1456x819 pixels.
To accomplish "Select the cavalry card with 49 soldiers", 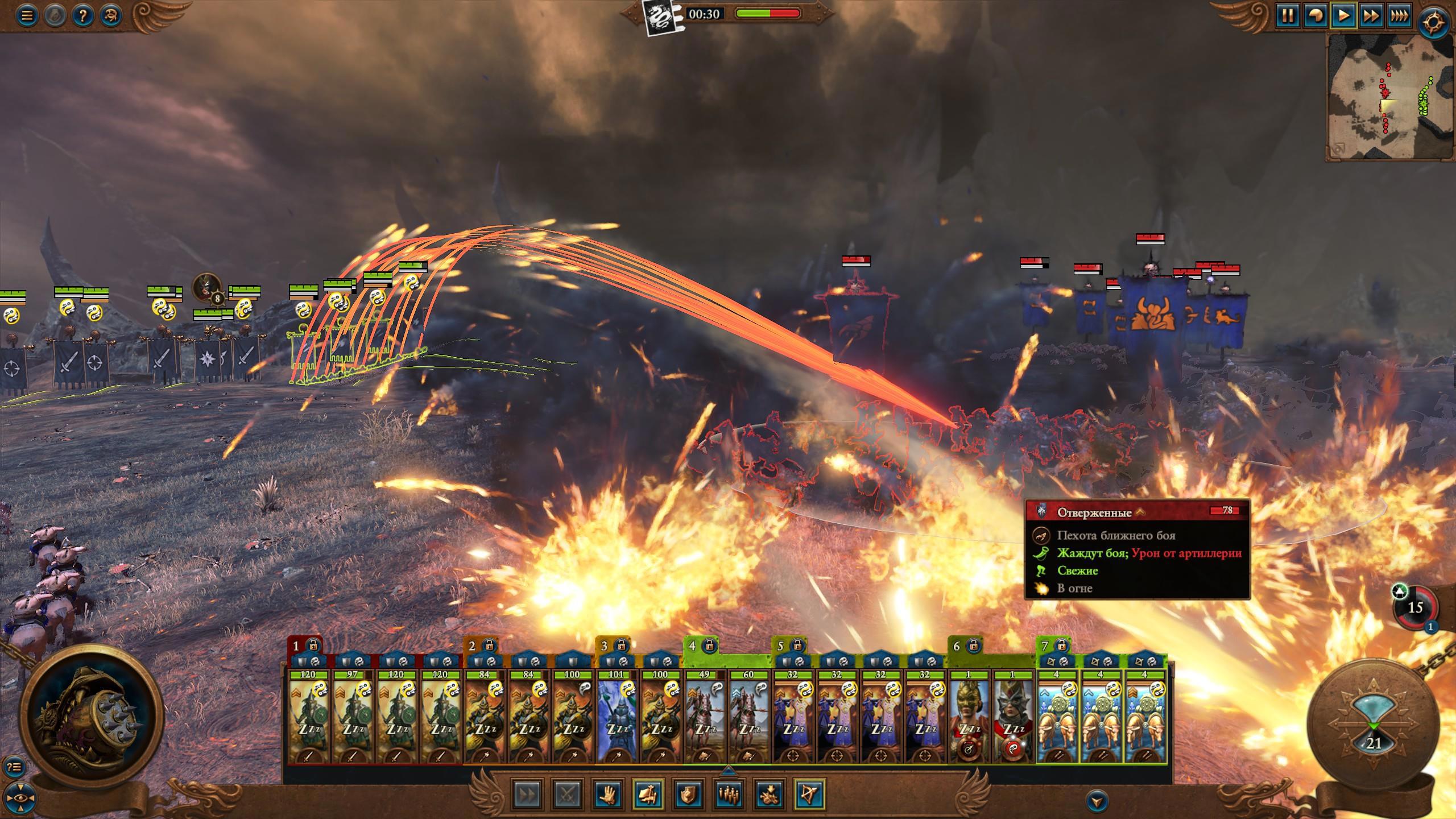I will click(x=704, y=717).
